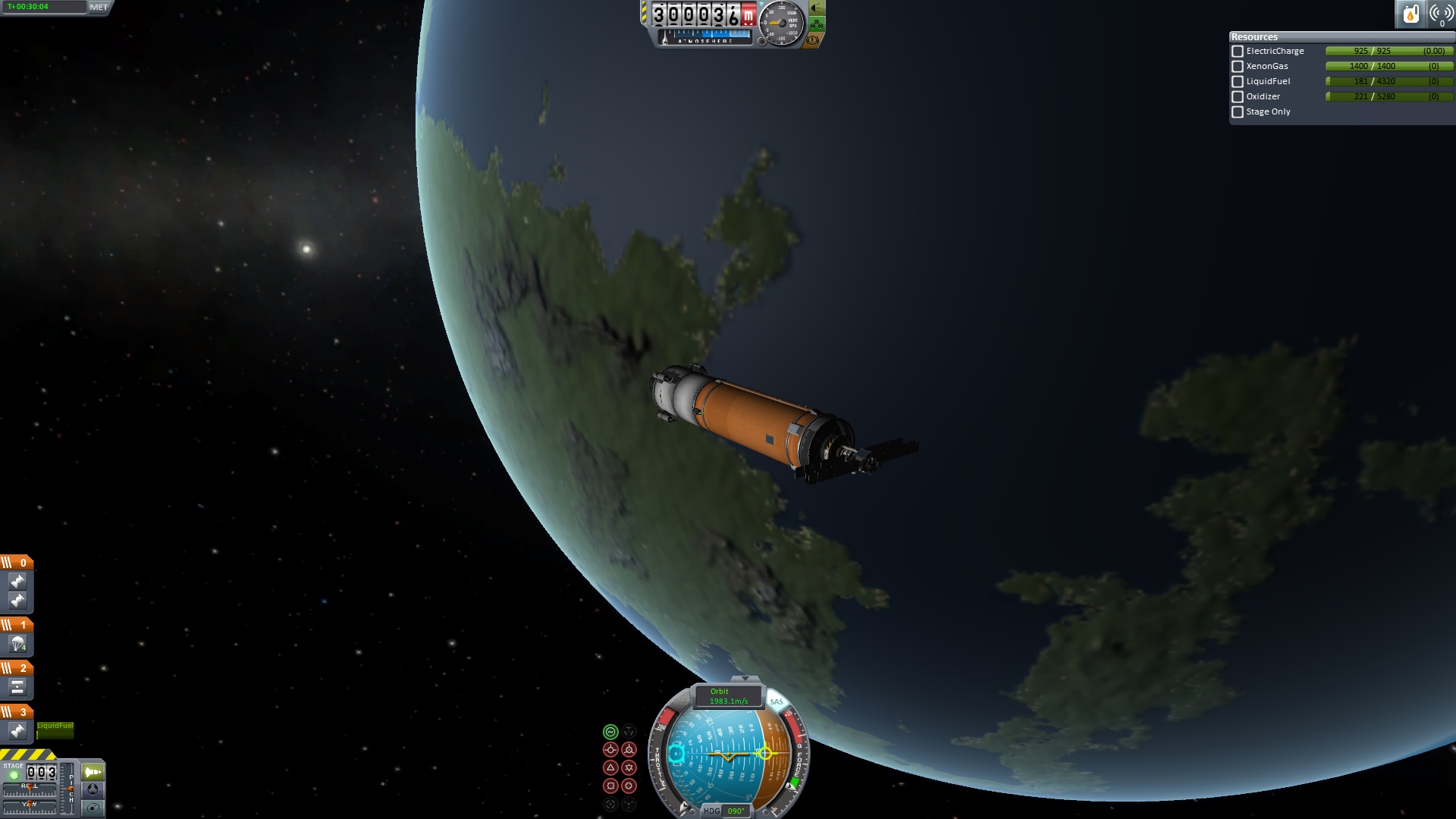The height and width of the screenshot is (819, 1456).
Task: Select the green stability assist SAS mode
Action: (610, 732)
